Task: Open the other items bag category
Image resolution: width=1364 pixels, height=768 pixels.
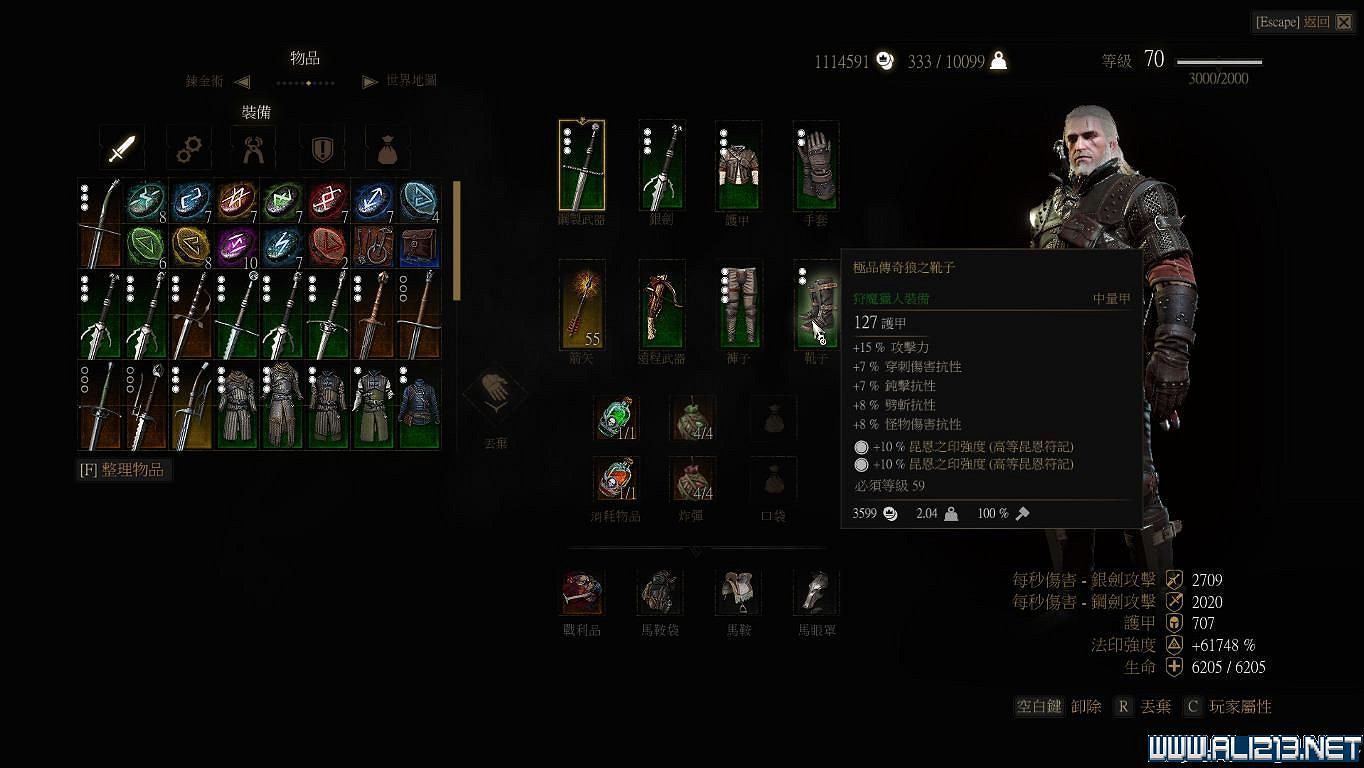Action: [388, 147]
